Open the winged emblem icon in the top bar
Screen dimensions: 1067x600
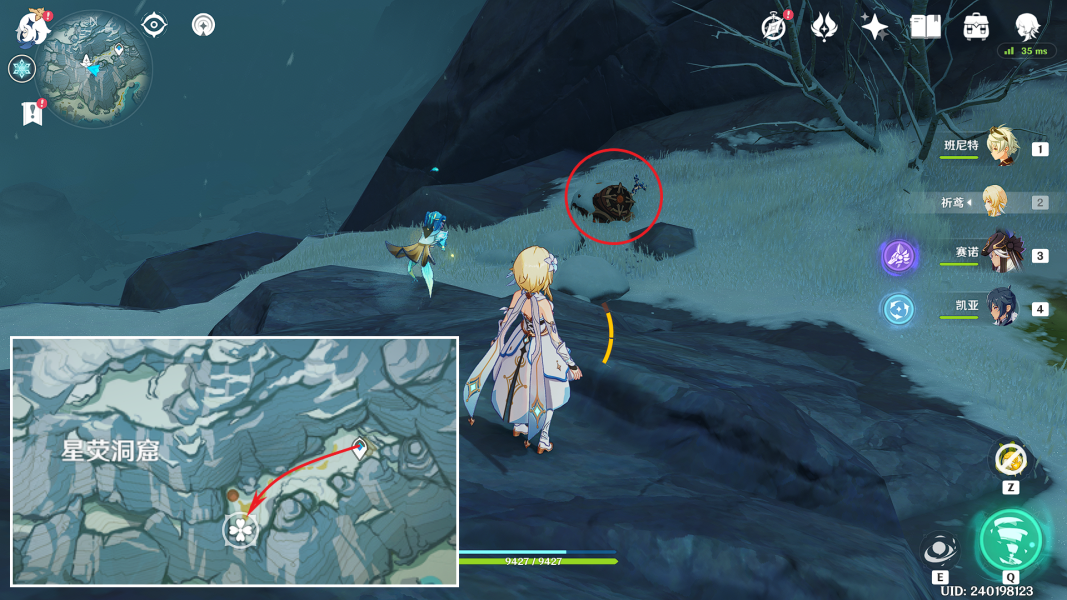pos(824,27)
